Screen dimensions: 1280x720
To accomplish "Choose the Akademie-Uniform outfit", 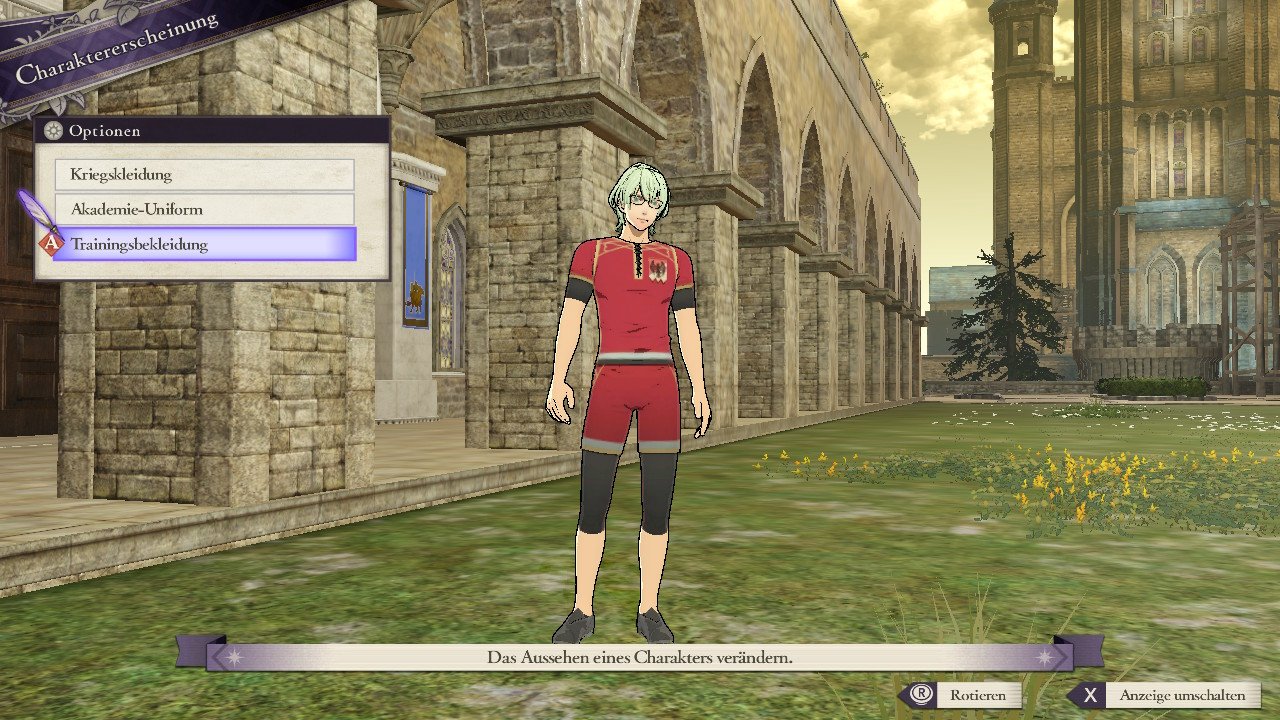I will [x=204, y=210].
